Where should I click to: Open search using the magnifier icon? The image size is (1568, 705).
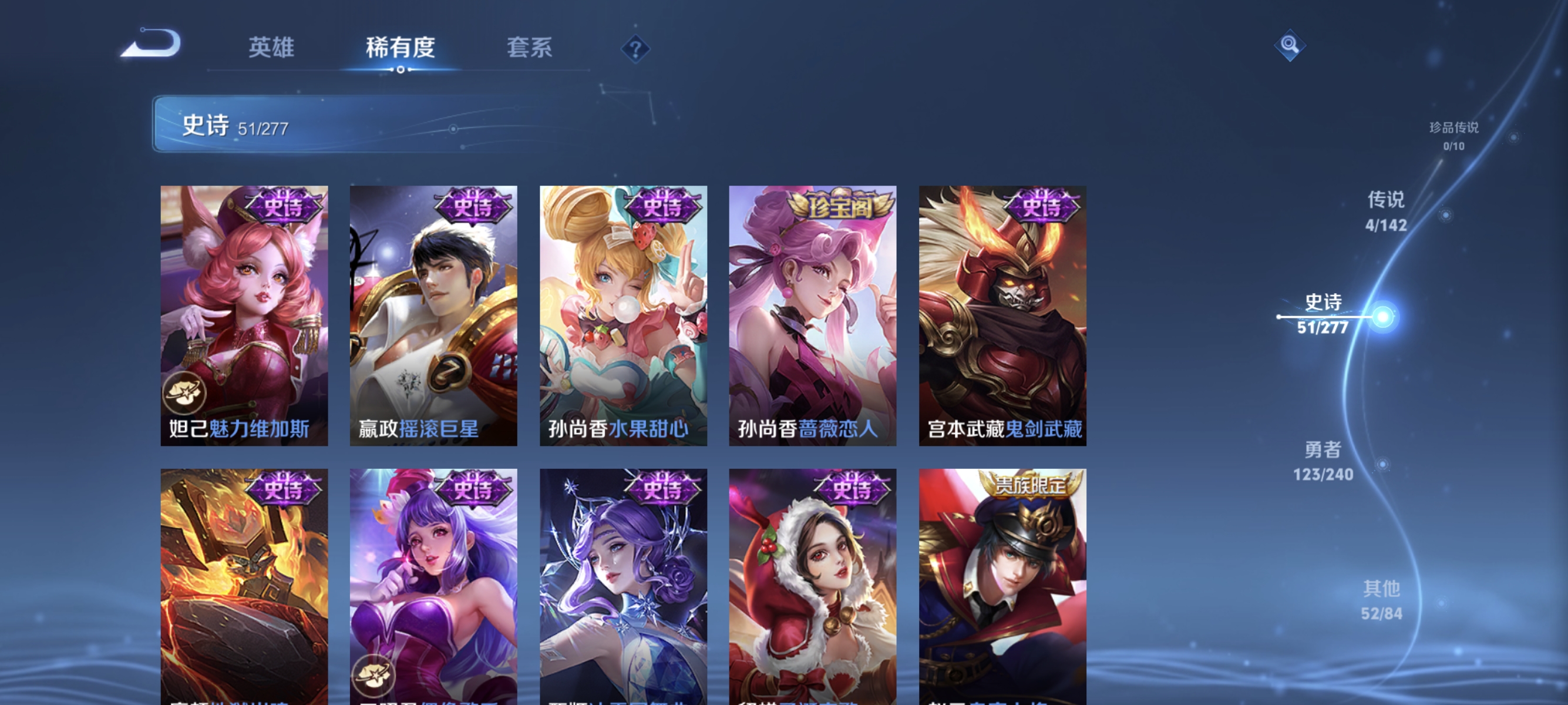pos(1289,45)
